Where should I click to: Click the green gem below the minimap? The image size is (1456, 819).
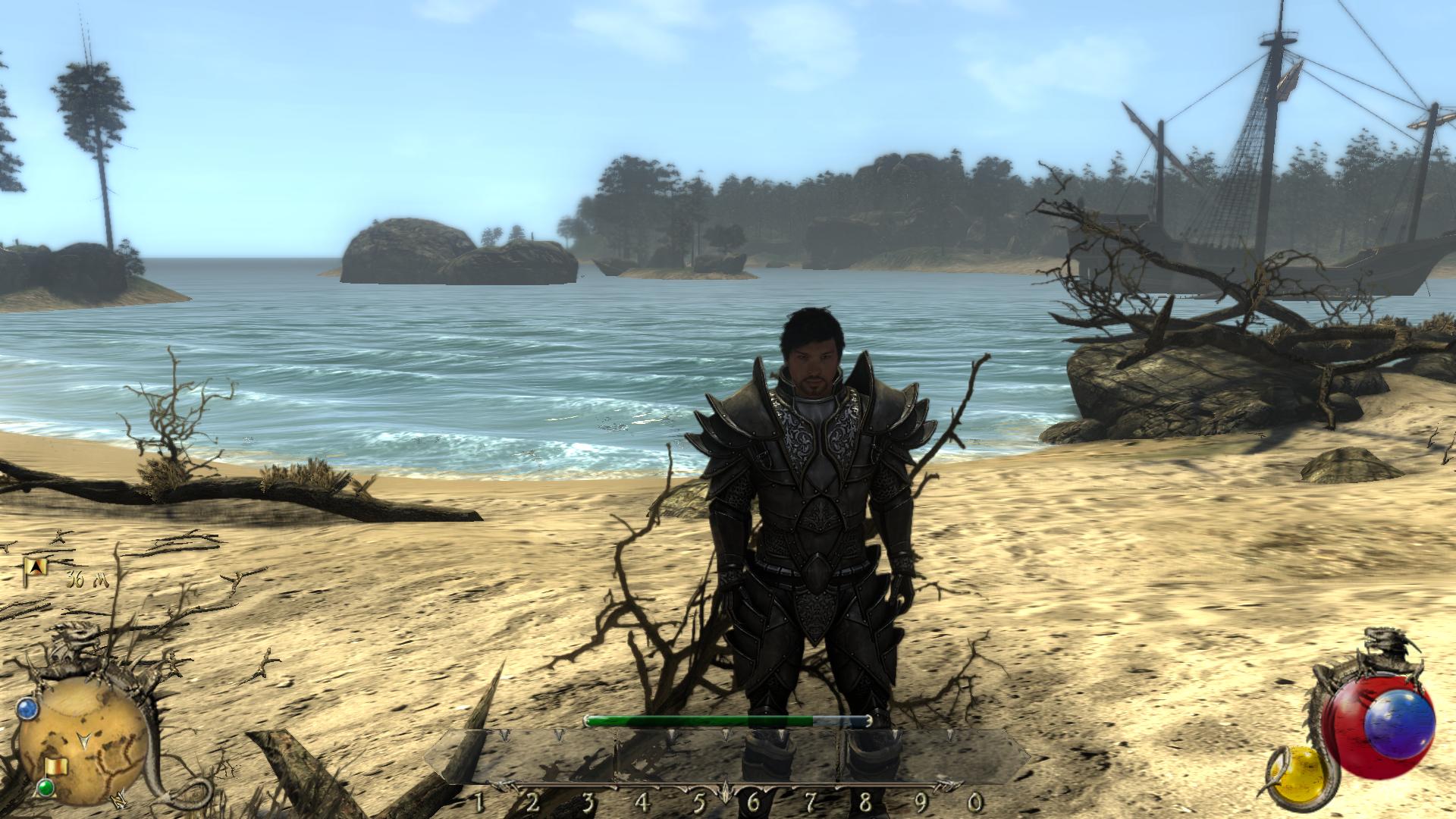(x=45, y=789)
